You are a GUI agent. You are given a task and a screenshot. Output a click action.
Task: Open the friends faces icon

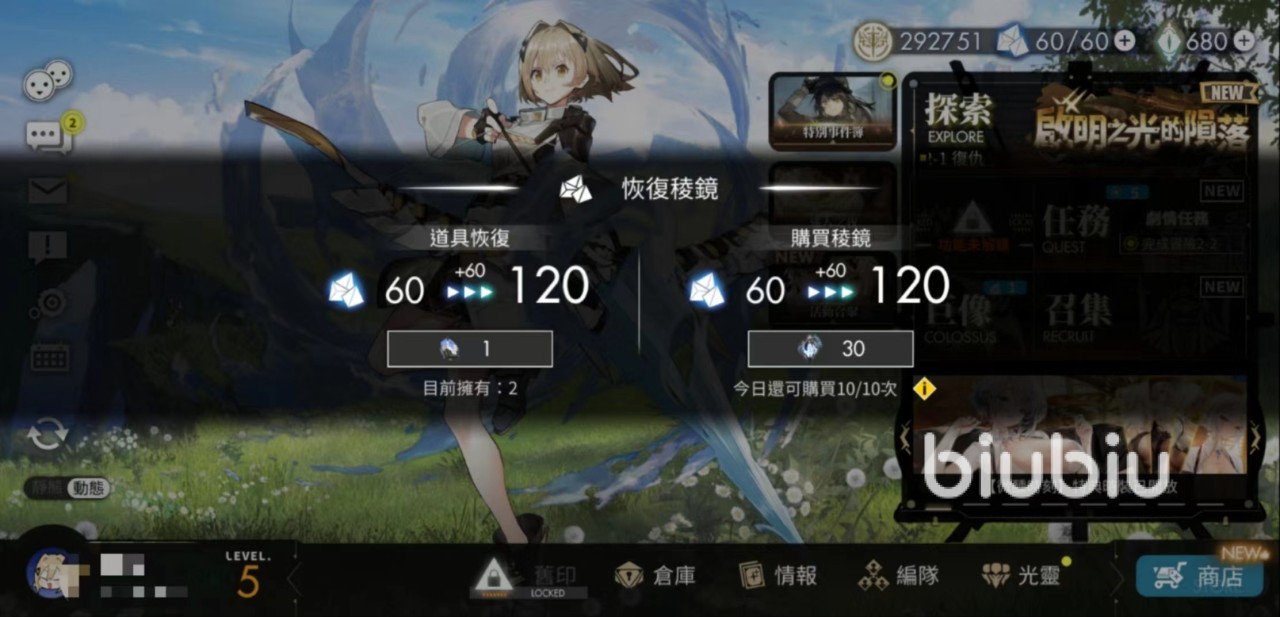click(x=47, y=80)
